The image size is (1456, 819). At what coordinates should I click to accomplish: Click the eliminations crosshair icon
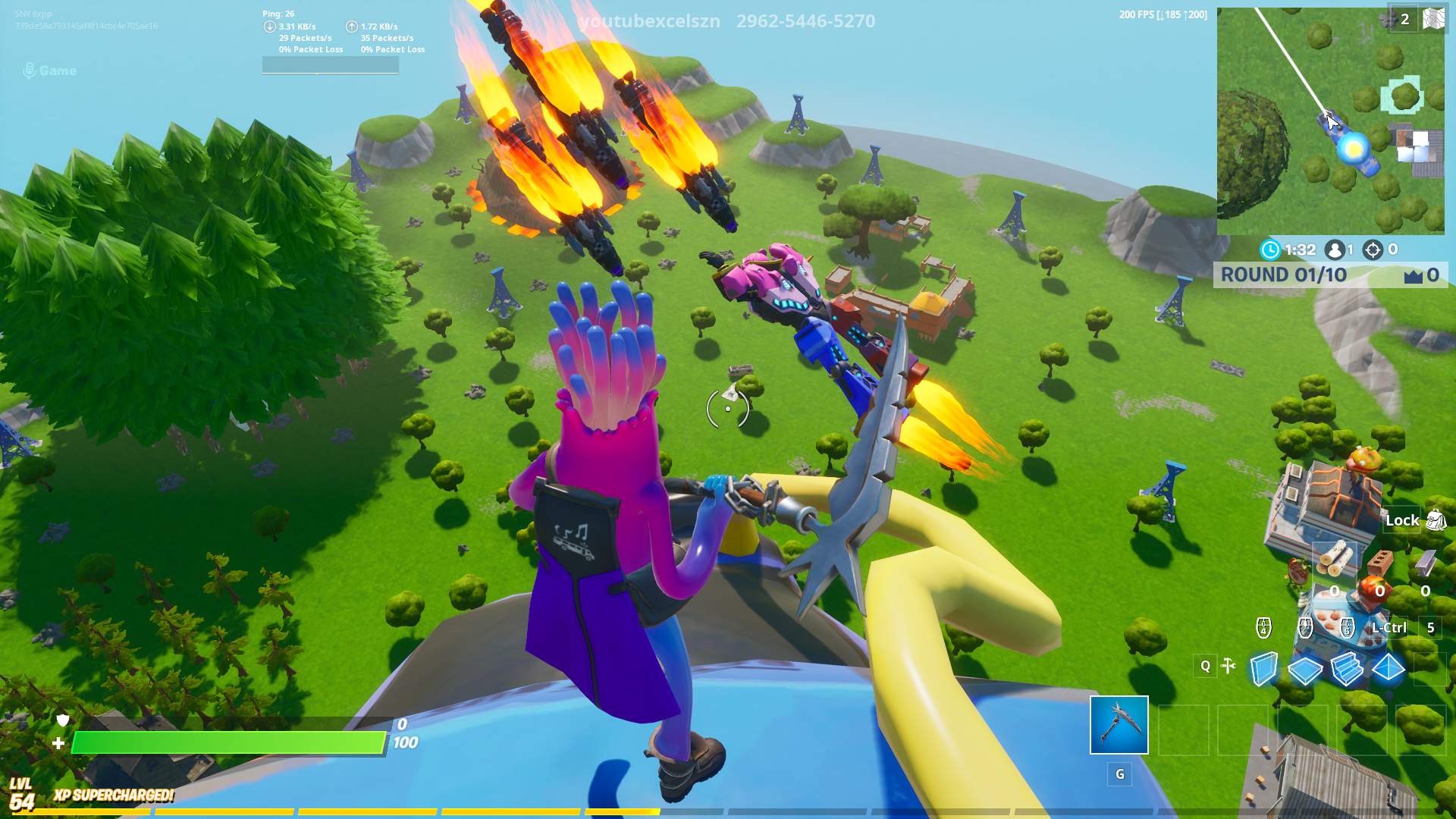click(1373, 249)
